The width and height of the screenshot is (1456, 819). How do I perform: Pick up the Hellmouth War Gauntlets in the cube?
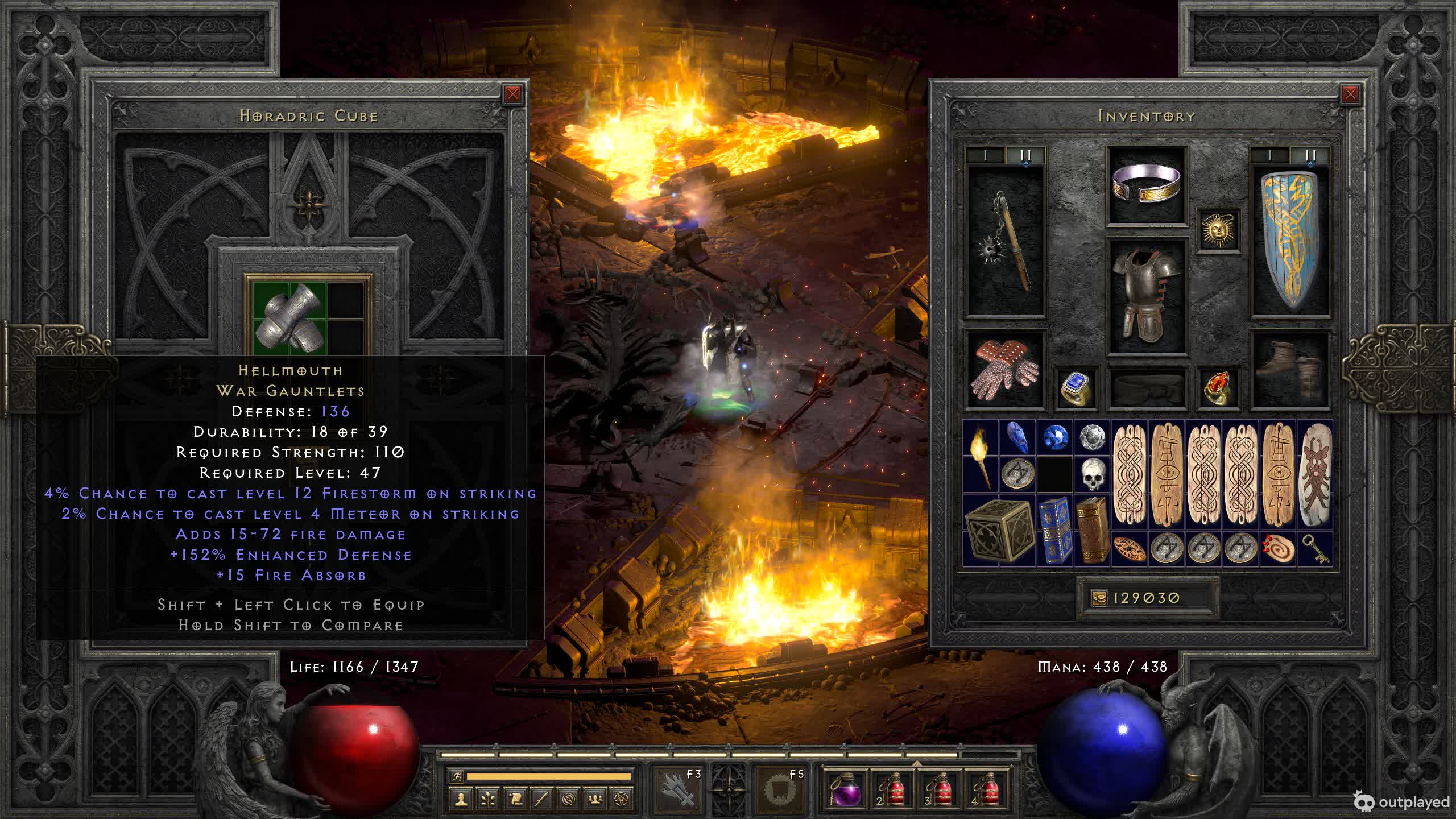(x=290, y=316)
